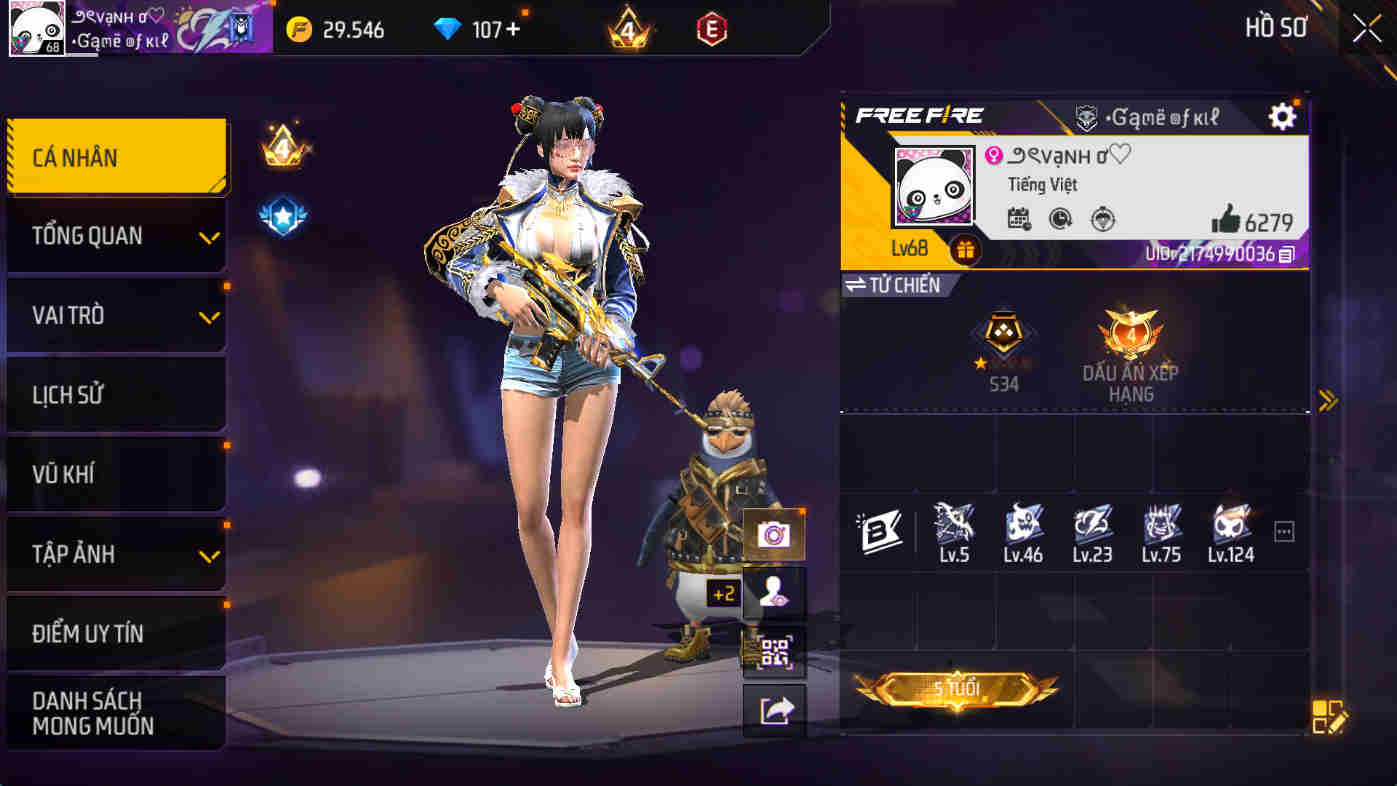The image size is (1397, 786).
Task: Expand the TẬP ẢNH section
Action: click(115, 553)
